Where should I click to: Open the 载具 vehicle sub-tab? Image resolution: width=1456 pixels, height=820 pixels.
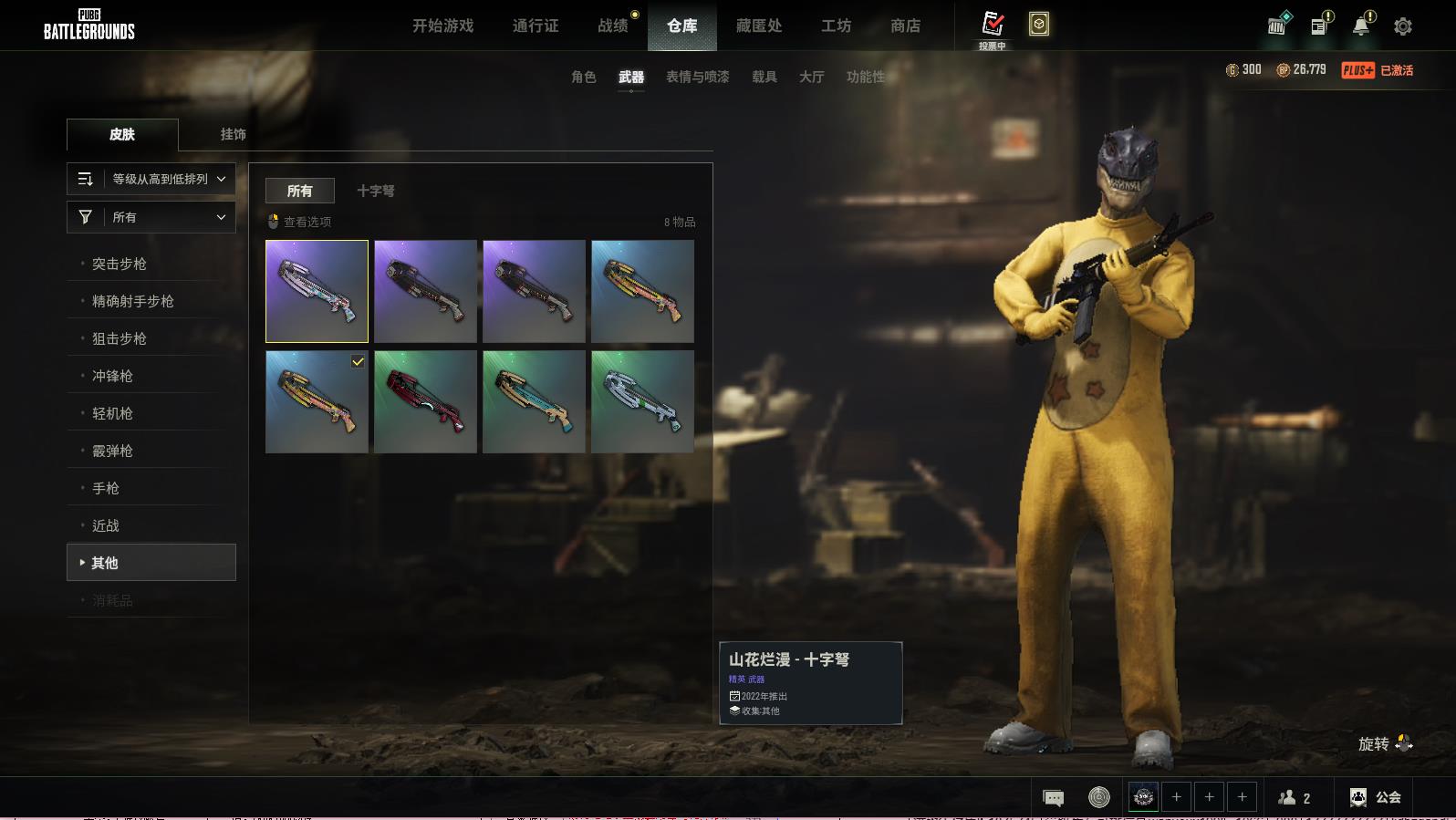coord(764,77)
